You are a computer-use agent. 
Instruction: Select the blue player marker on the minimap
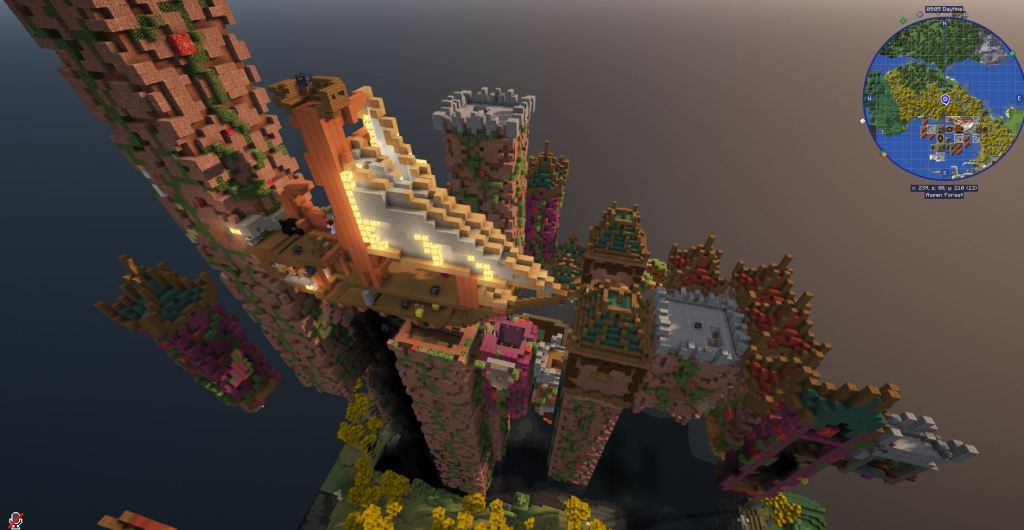tap(945, 100)
